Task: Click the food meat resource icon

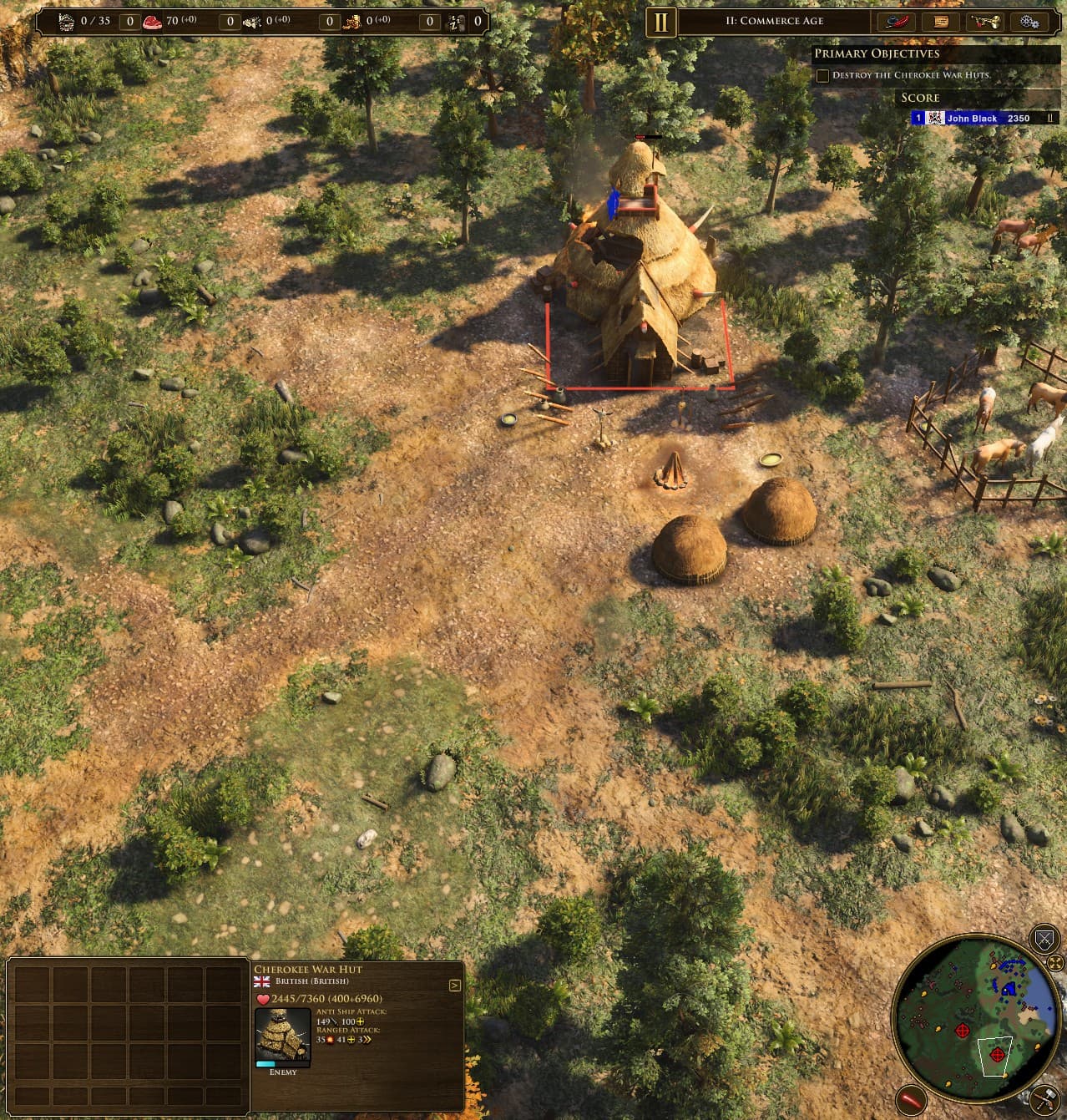Action: click(x=152, y=22)
